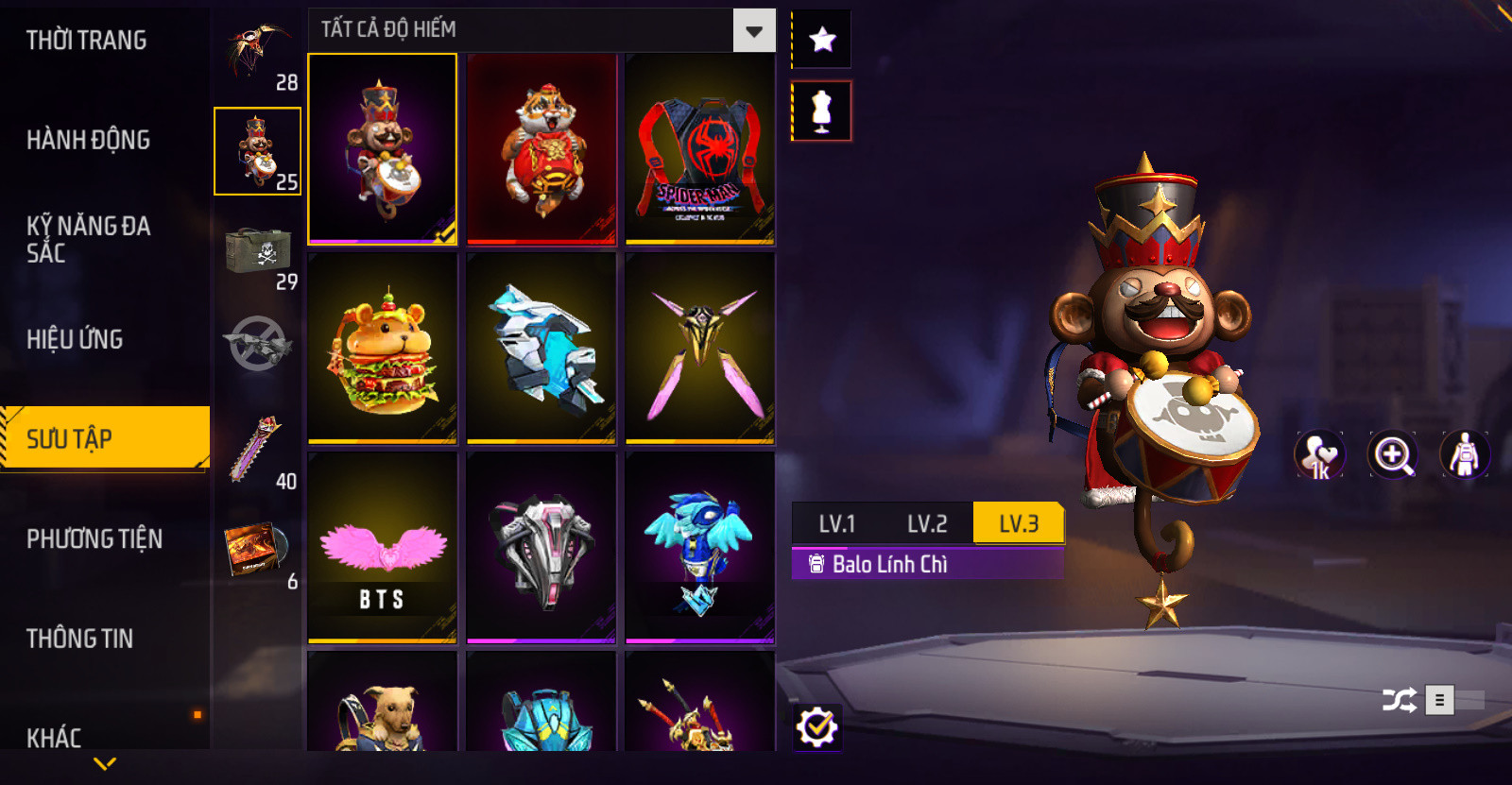Select the pink chainsaw category icon

pos(257,449)
